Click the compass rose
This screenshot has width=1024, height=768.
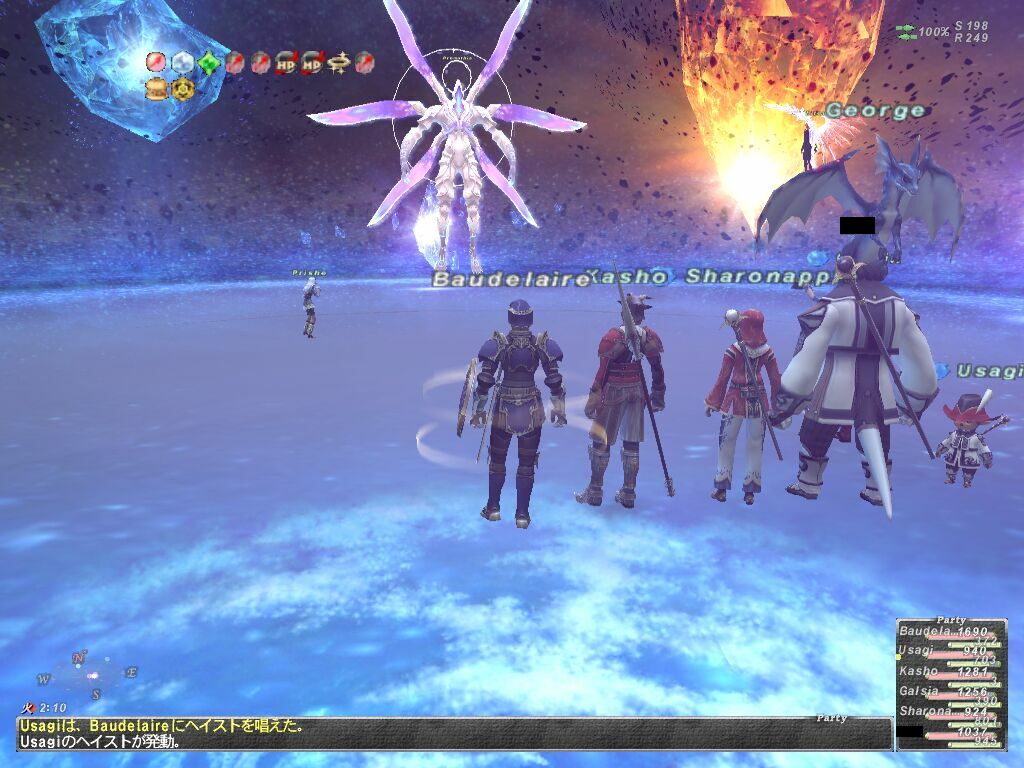pos(87,675)
